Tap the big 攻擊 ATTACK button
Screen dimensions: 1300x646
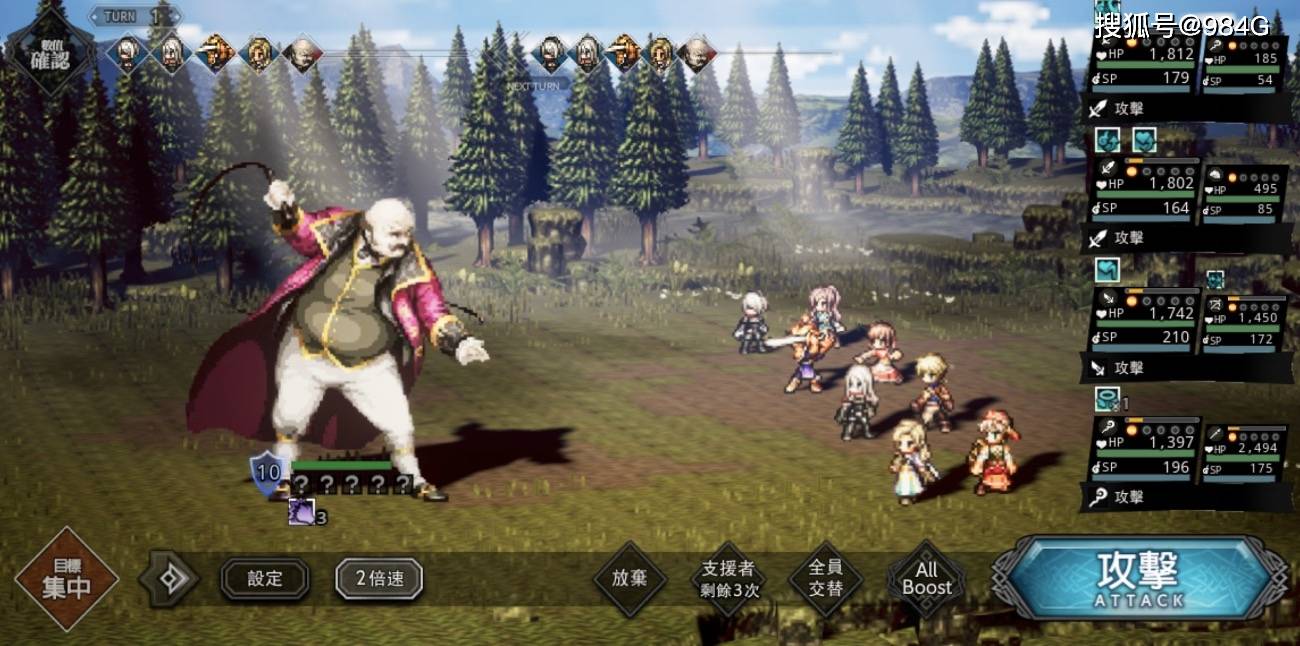1140,578
